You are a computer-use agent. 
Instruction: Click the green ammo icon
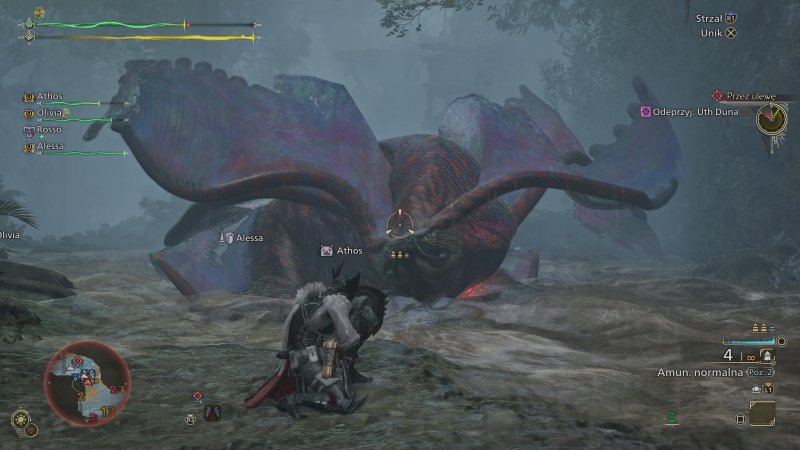[673, 418]
